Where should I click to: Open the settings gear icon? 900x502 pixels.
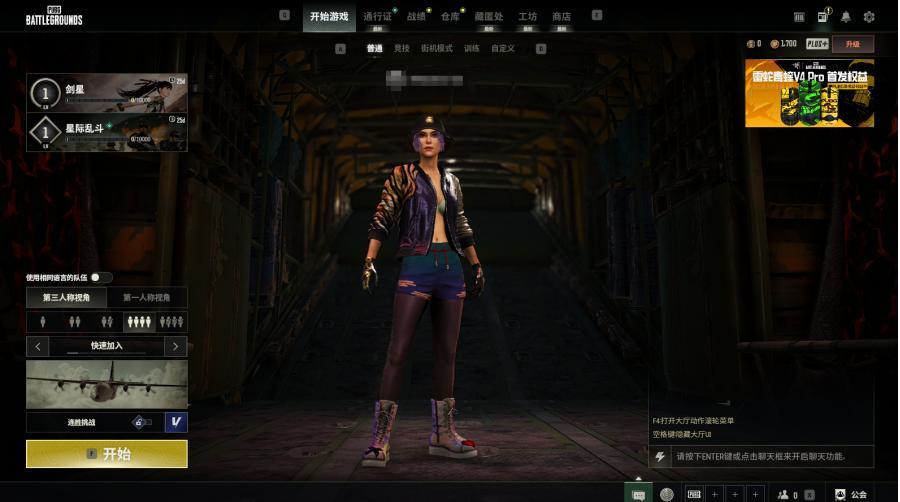(x=869, y=17)
